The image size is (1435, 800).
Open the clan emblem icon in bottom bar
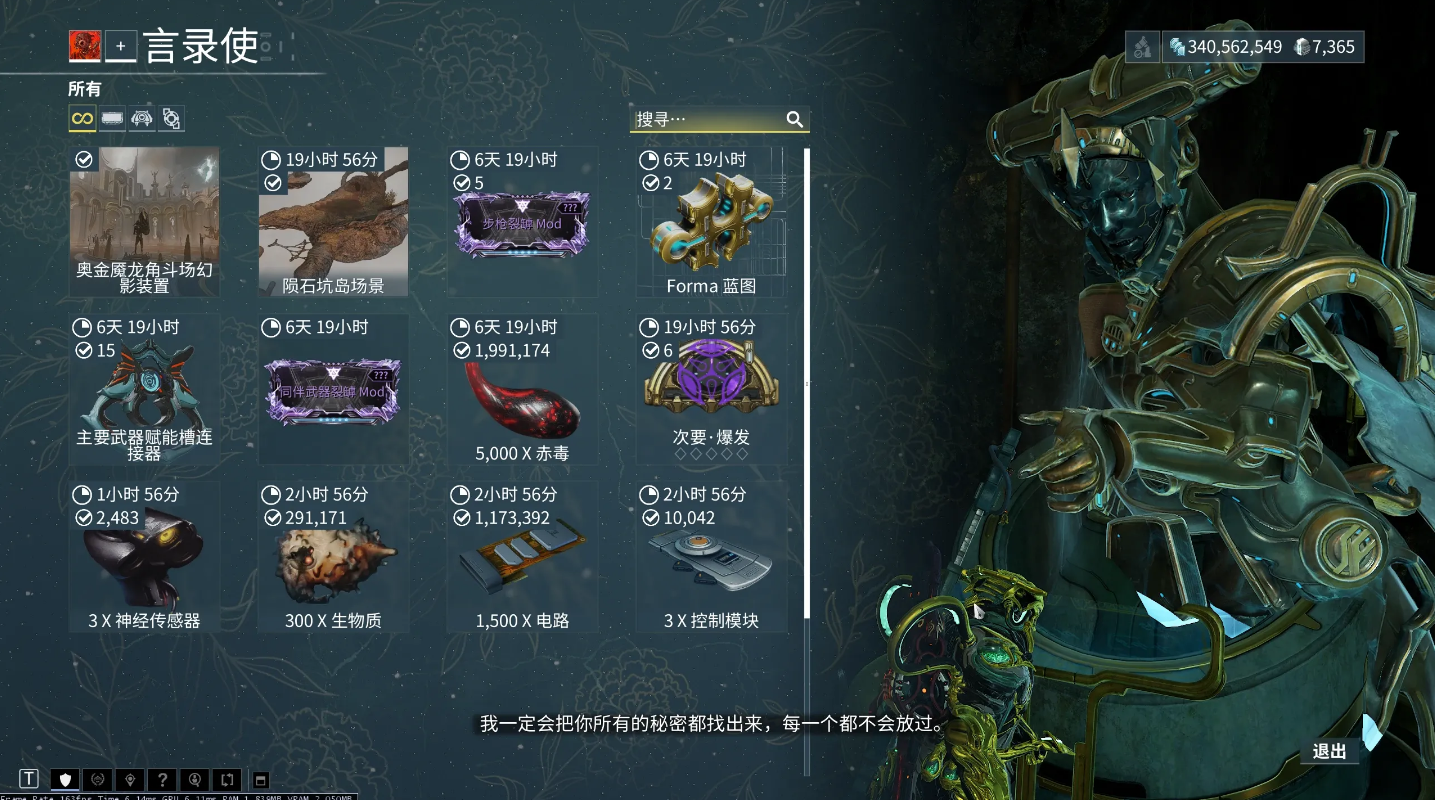[96, 778]
